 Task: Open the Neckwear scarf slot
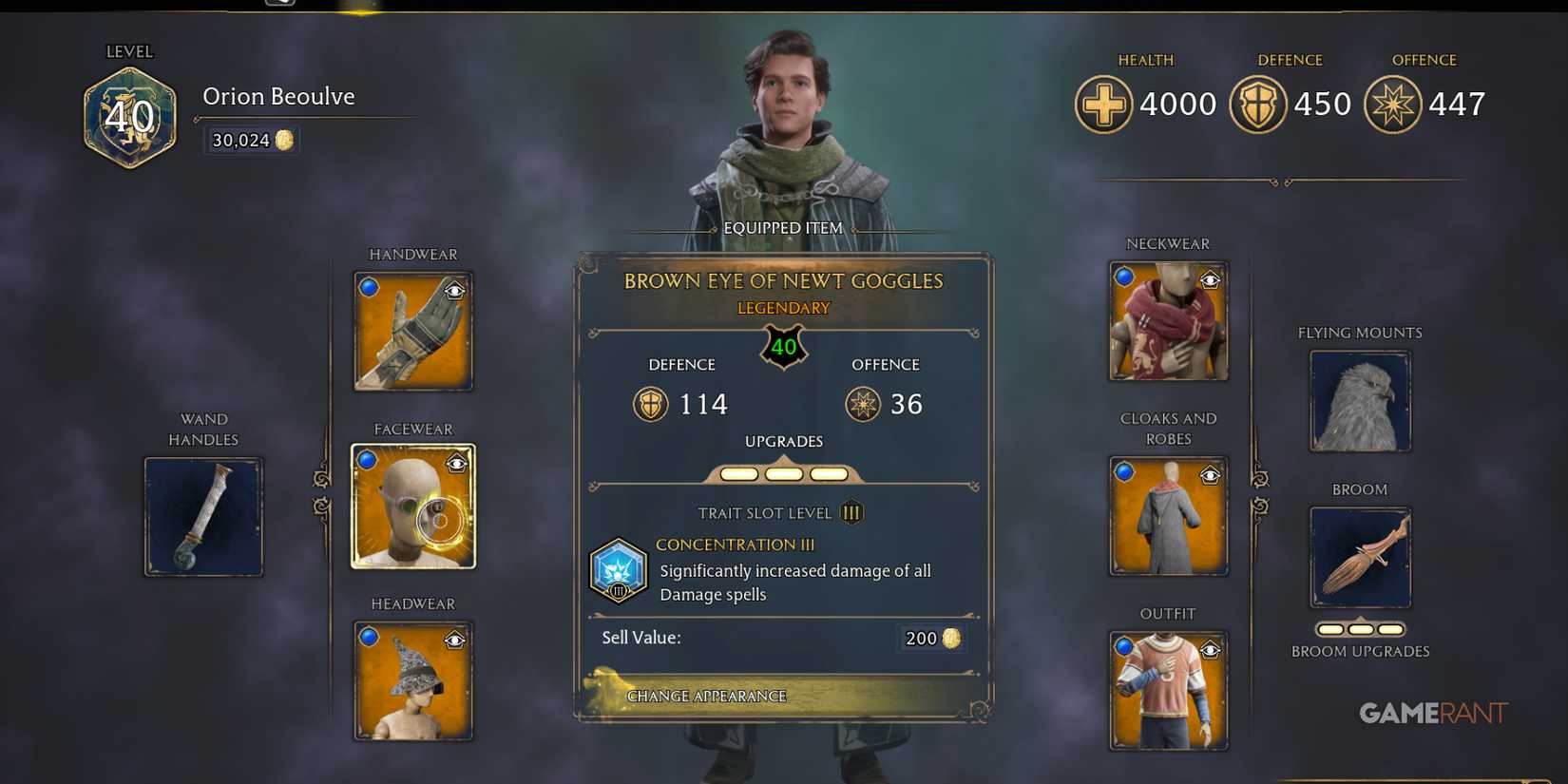1168,321
